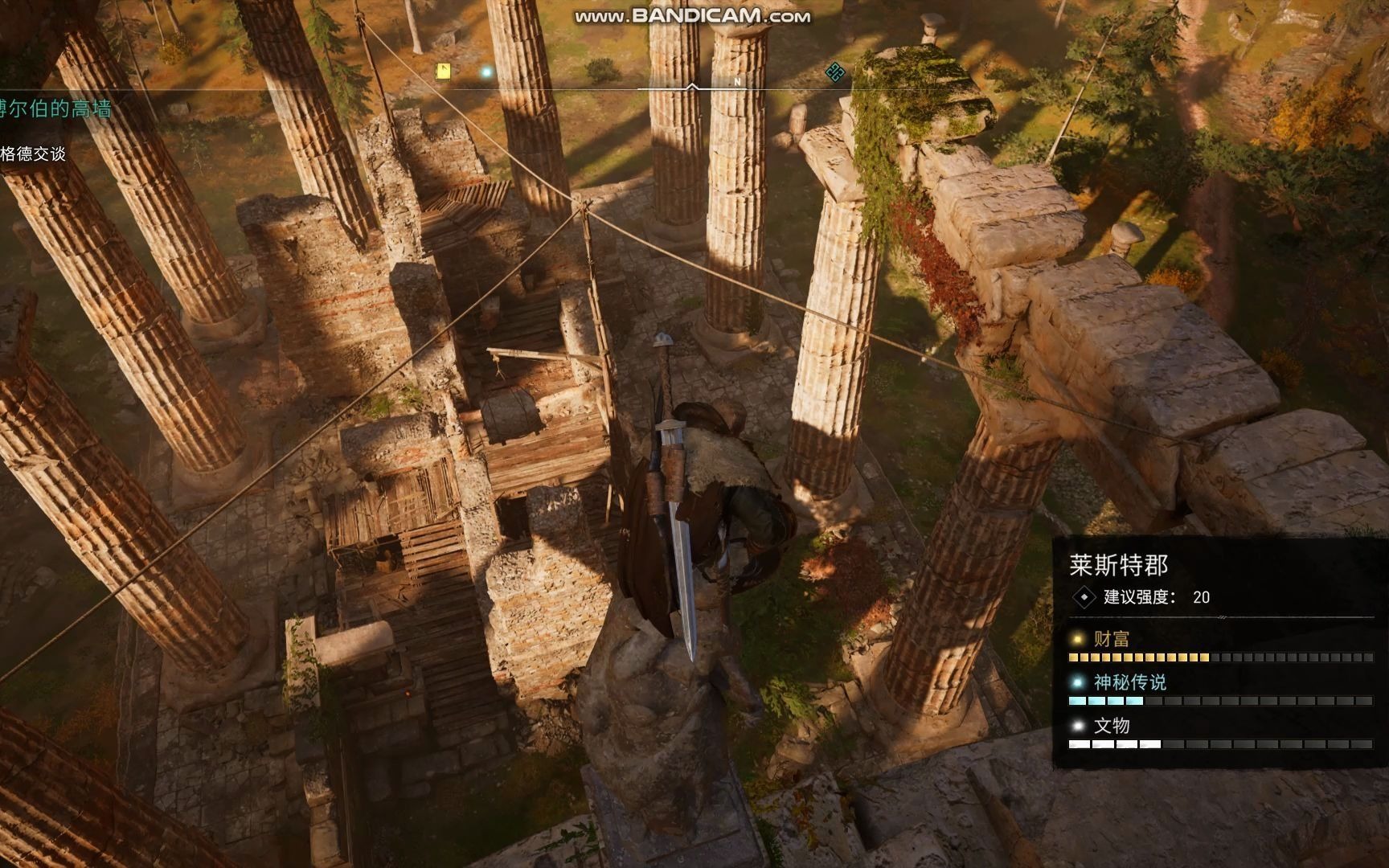This screenshot has height=868, width=1389.
Task: Select the quest objective line ending in 交谈
Action: point(33,154)
